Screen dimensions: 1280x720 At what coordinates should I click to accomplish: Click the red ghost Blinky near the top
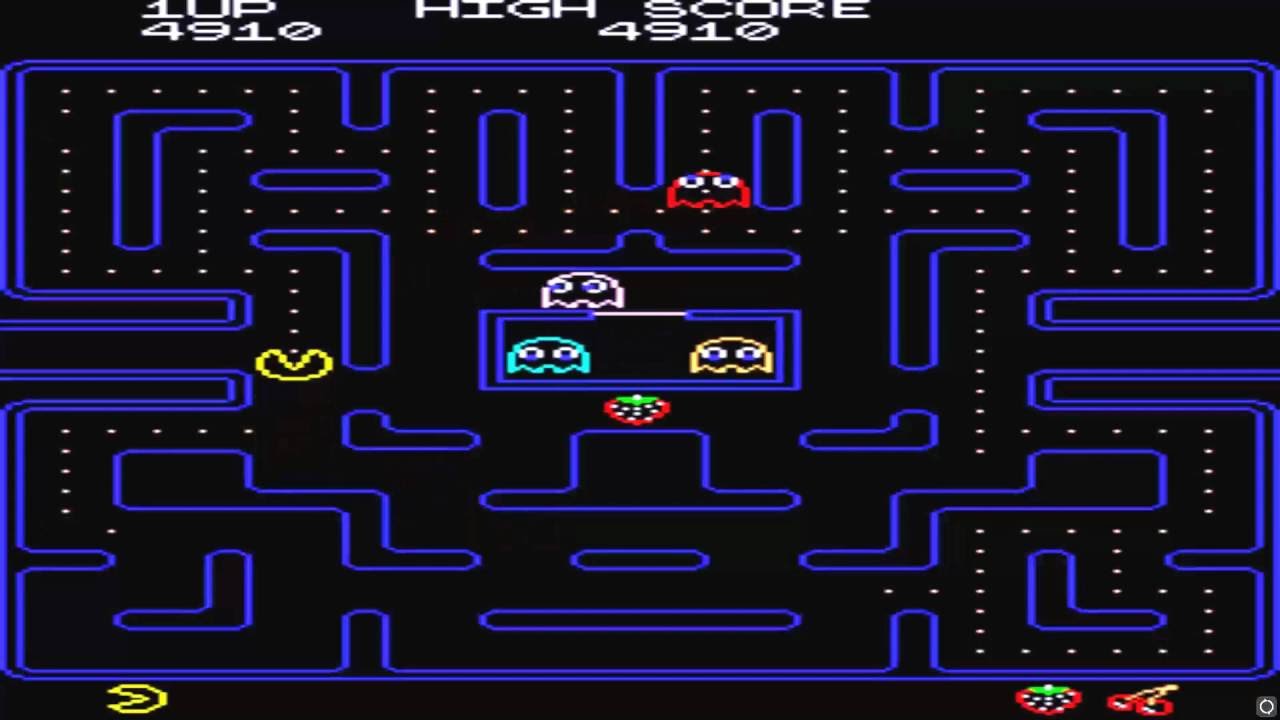(x=708, y=190)
